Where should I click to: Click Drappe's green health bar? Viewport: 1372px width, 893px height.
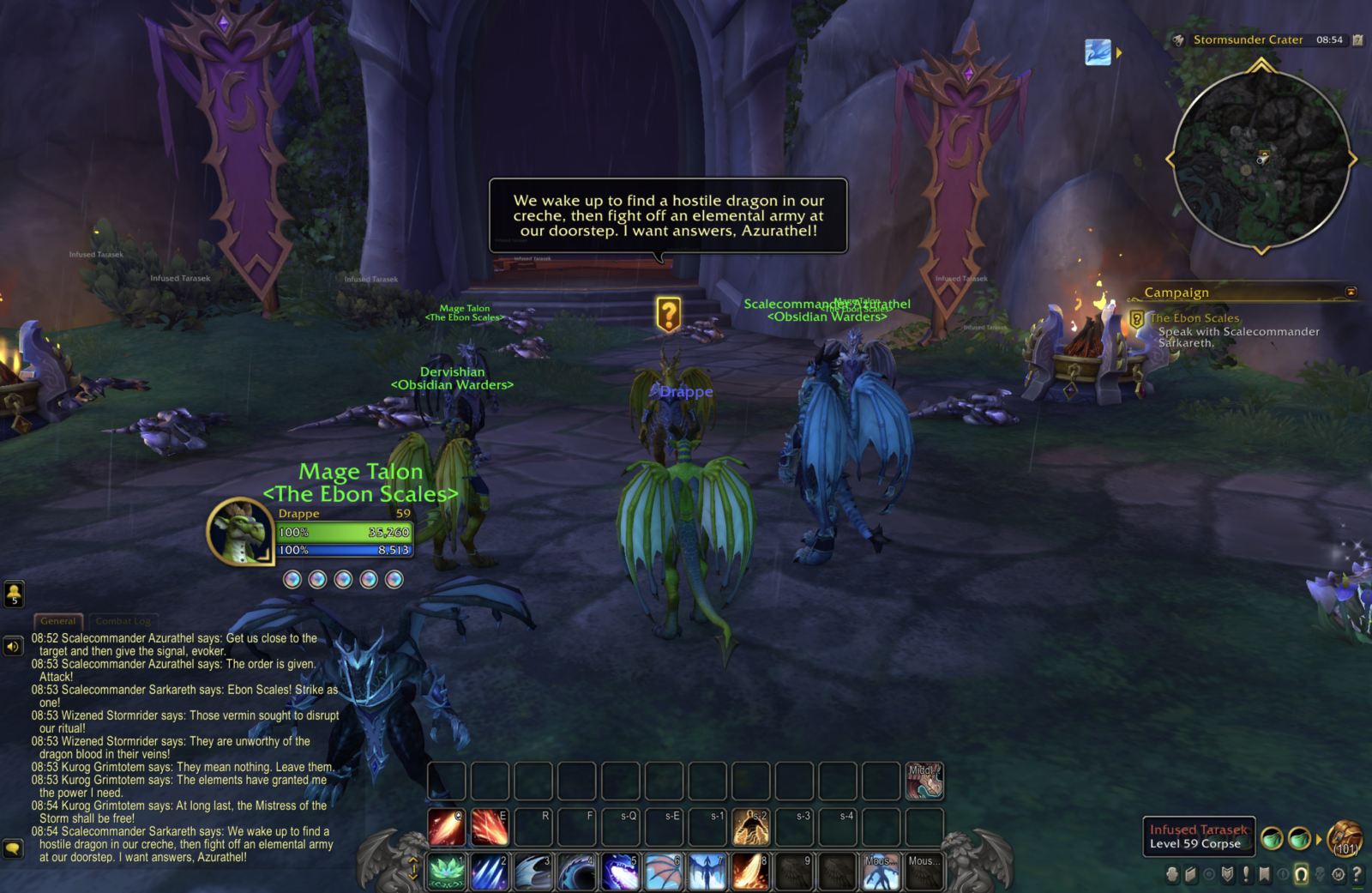coord(345,532)
